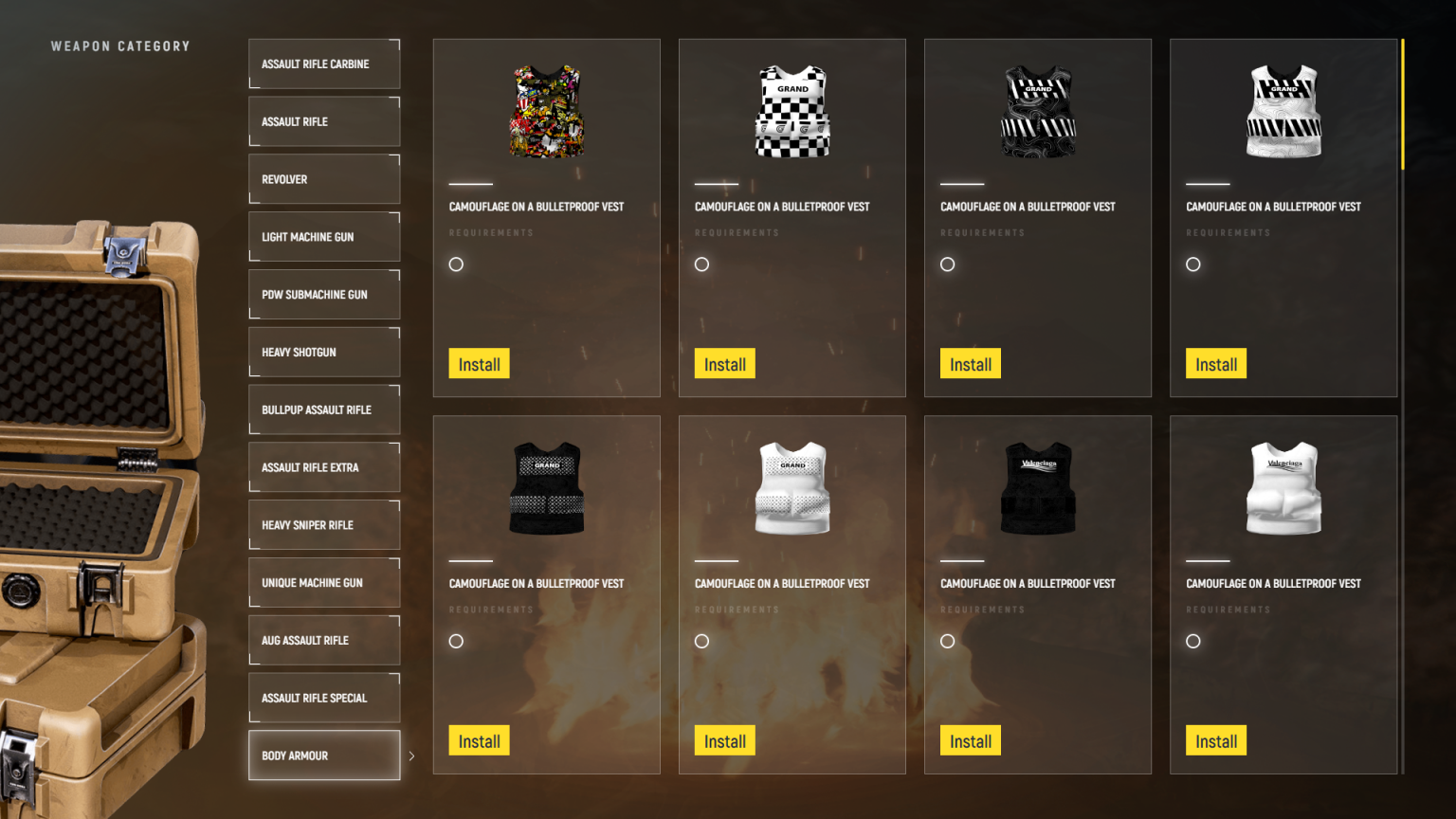The image size is (1456, 819).
Task: Open the Heavy Sniper Rifle category
Action: pyautogui.click(x=323, y=524)
